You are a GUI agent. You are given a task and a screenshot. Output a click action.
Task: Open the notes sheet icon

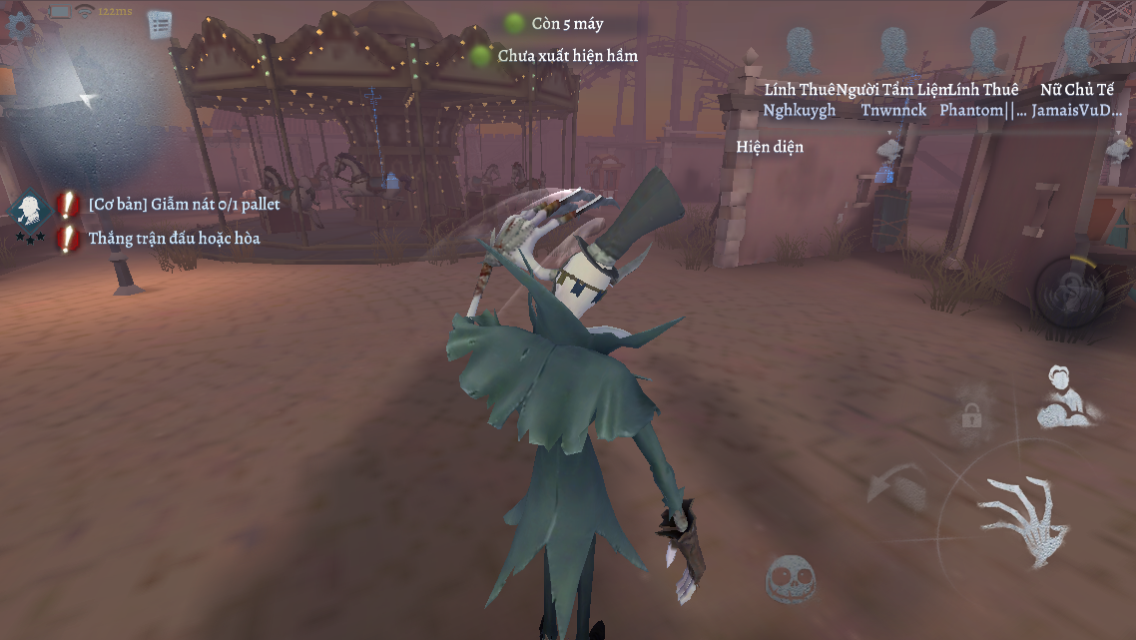[x=159, y=24]
